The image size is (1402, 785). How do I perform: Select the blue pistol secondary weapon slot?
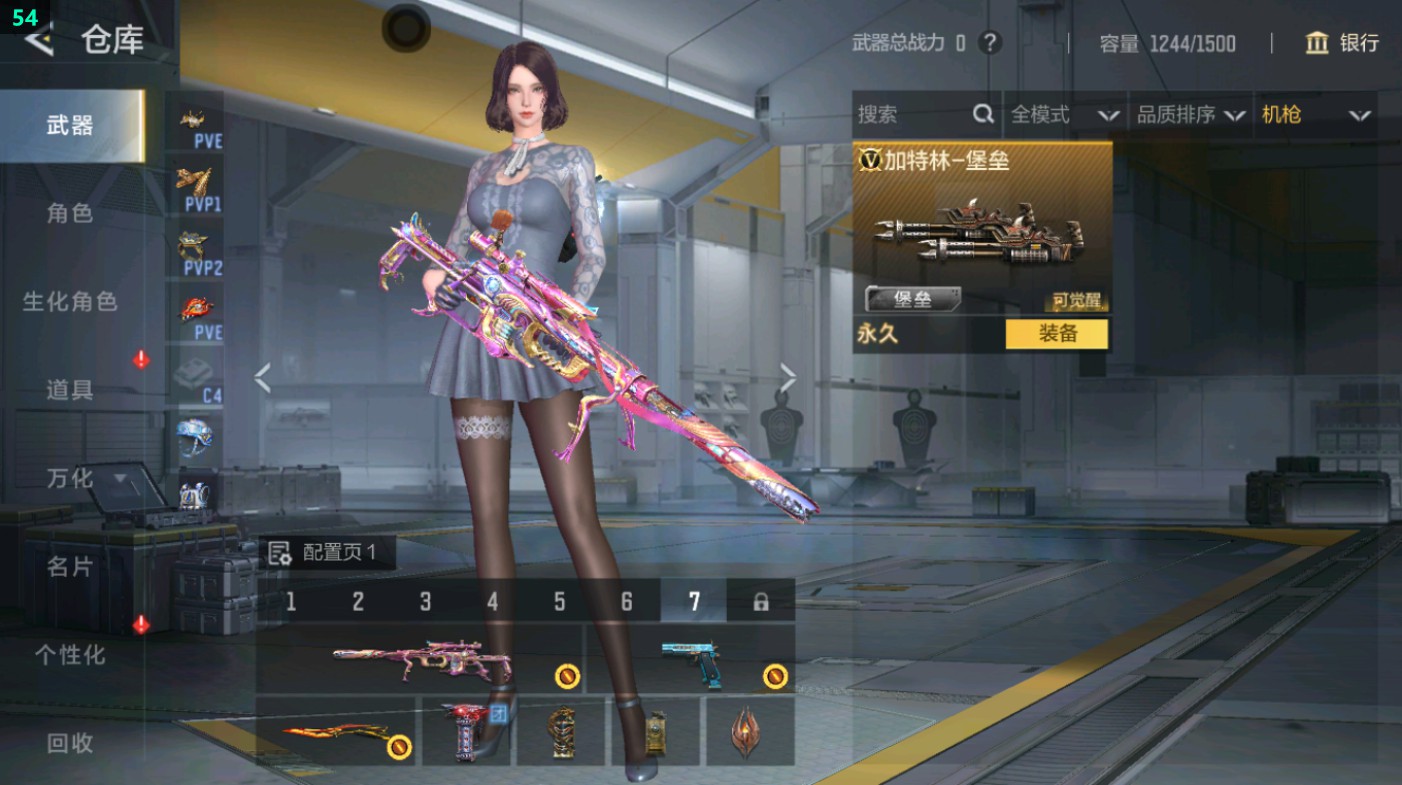tap(690, 660)
